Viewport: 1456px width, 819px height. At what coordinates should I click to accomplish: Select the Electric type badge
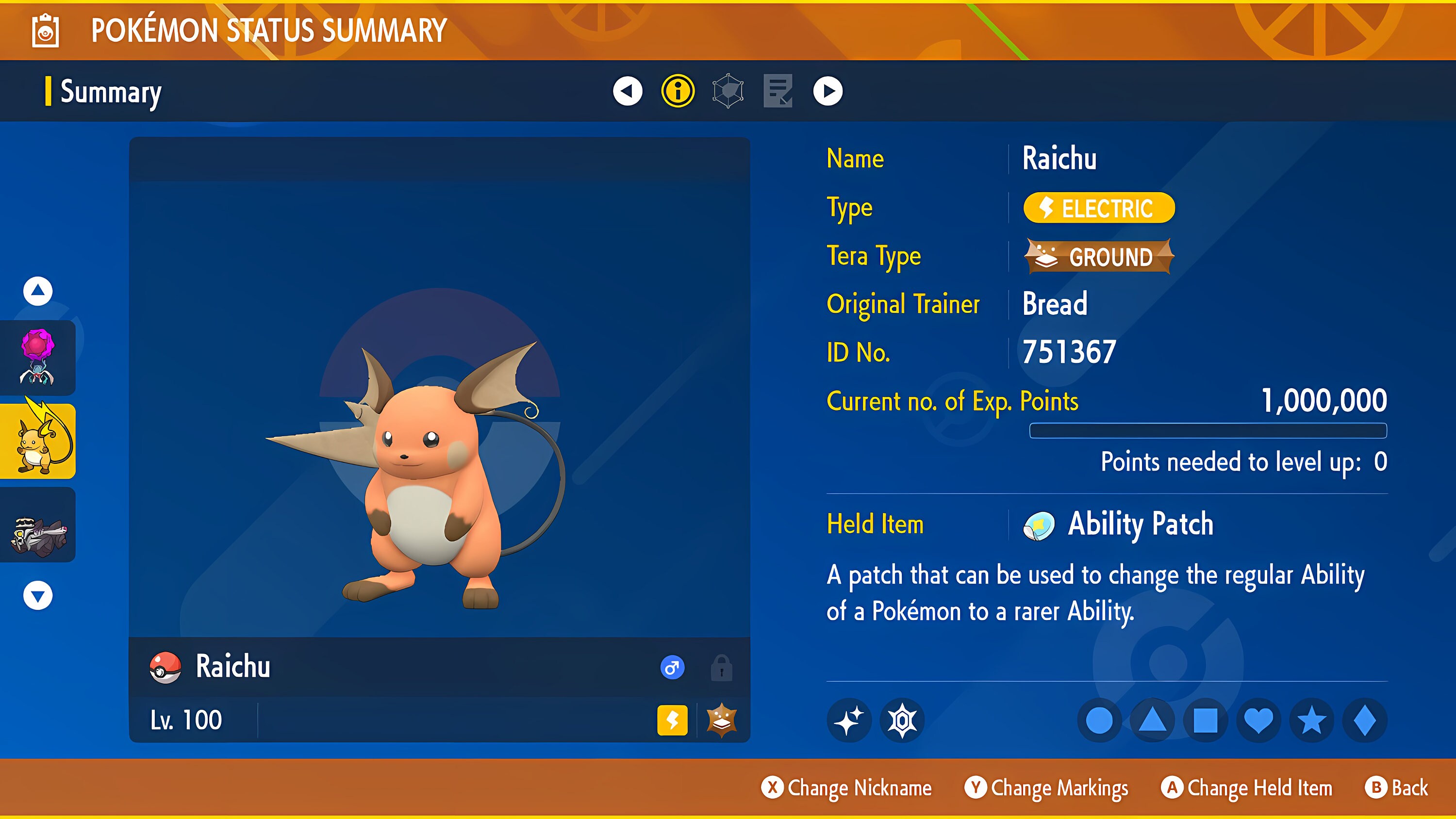(x=1098, y=208)
